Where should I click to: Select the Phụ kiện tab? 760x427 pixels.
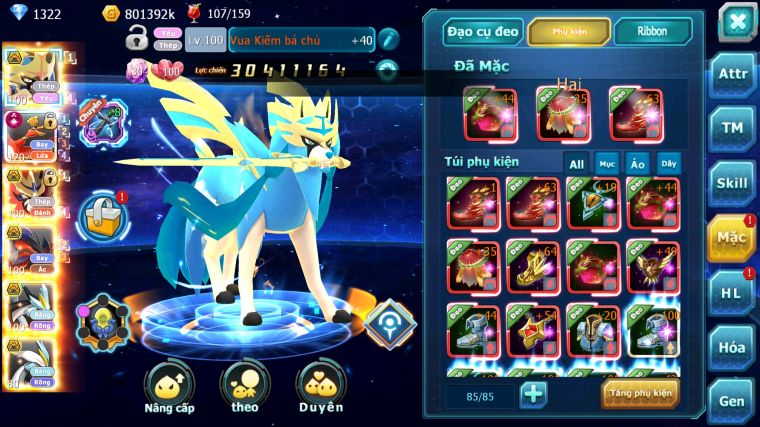coord(569,32)
